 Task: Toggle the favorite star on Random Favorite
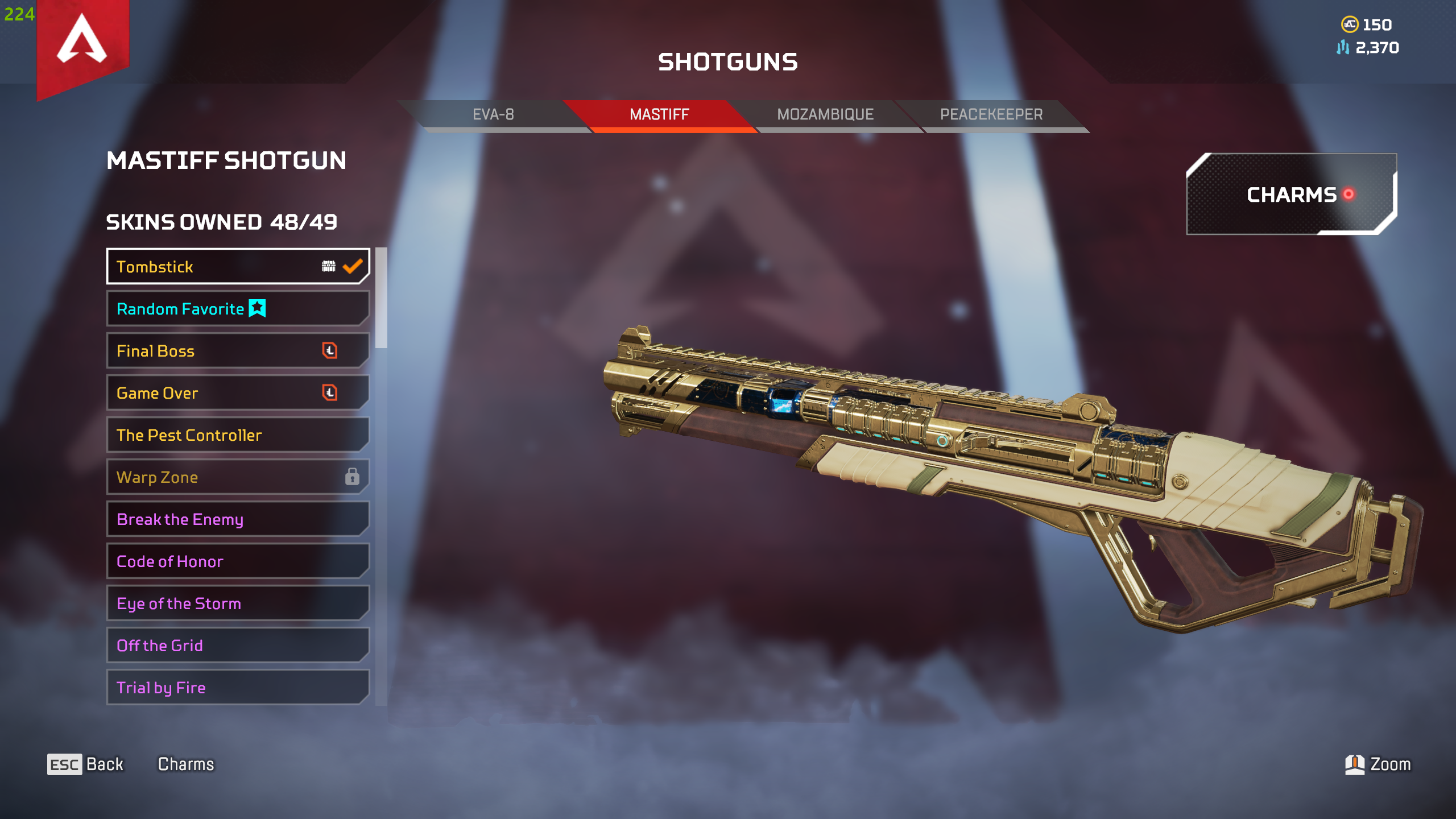(x=257, y=308)
